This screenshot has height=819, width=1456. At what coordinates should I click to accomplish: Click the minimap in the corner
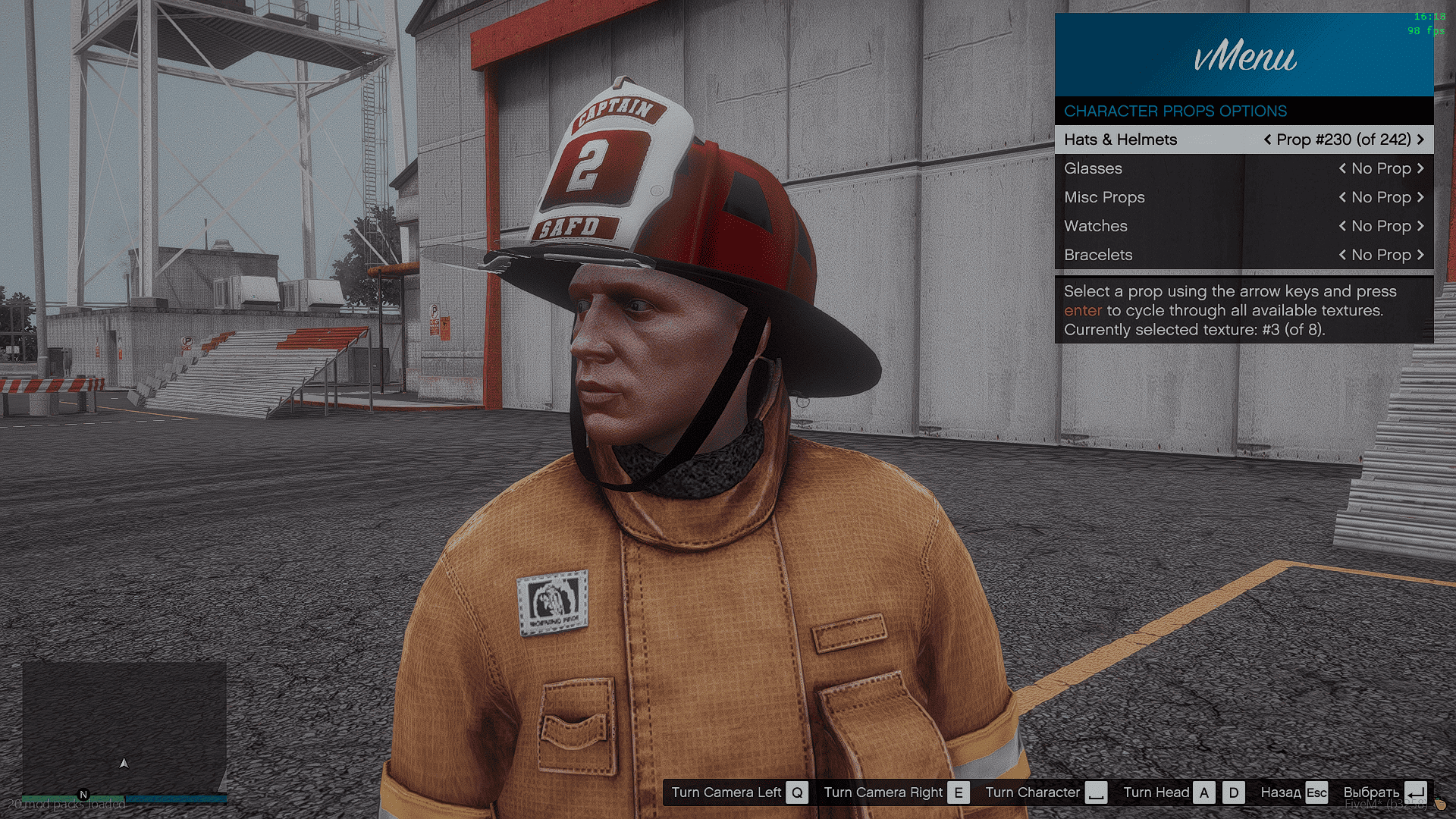[x=124, y=728]
